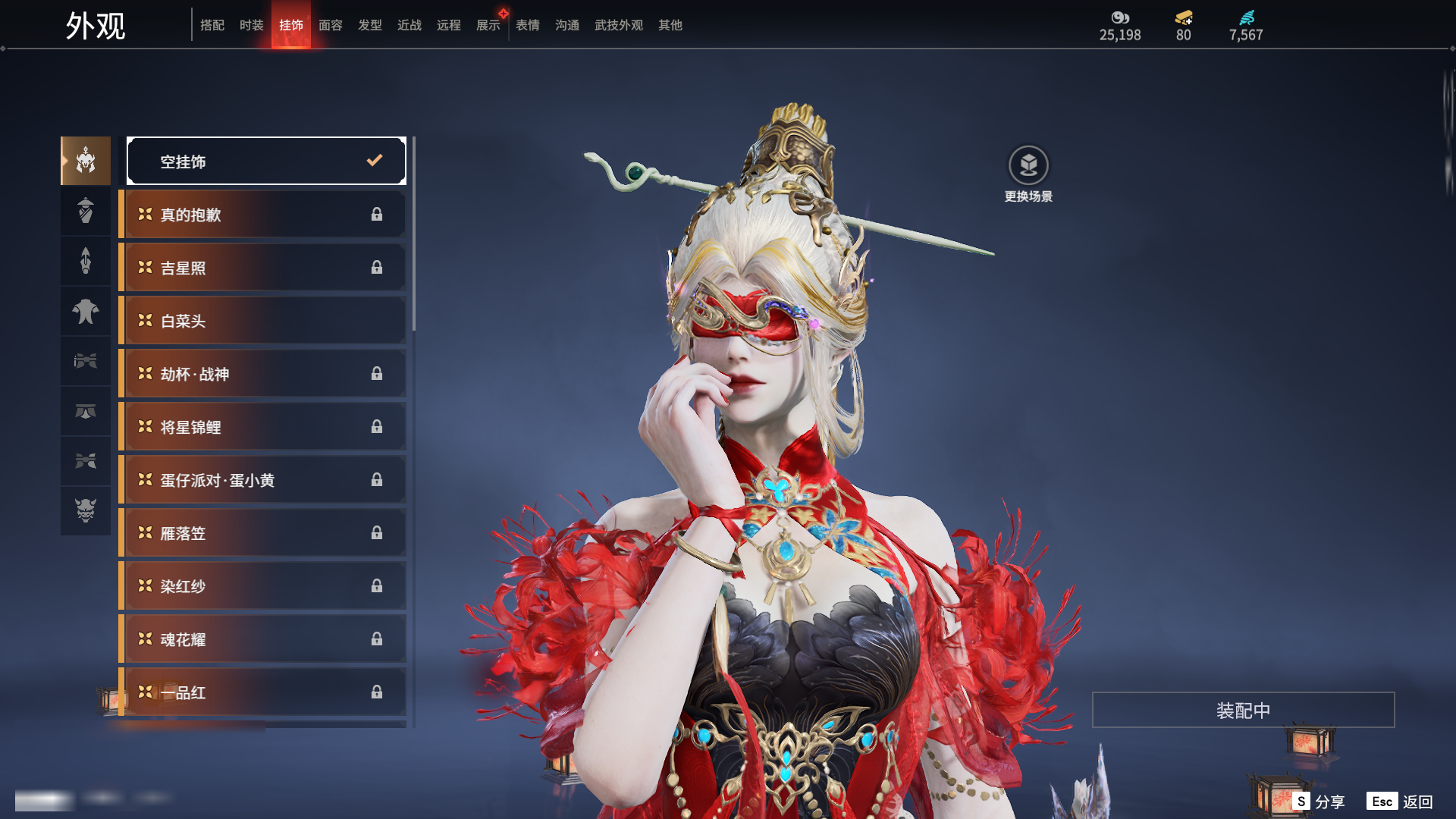Click the 返回 back button
Viewport: 1456px width, 819px height.
(x=1400, y=802)
